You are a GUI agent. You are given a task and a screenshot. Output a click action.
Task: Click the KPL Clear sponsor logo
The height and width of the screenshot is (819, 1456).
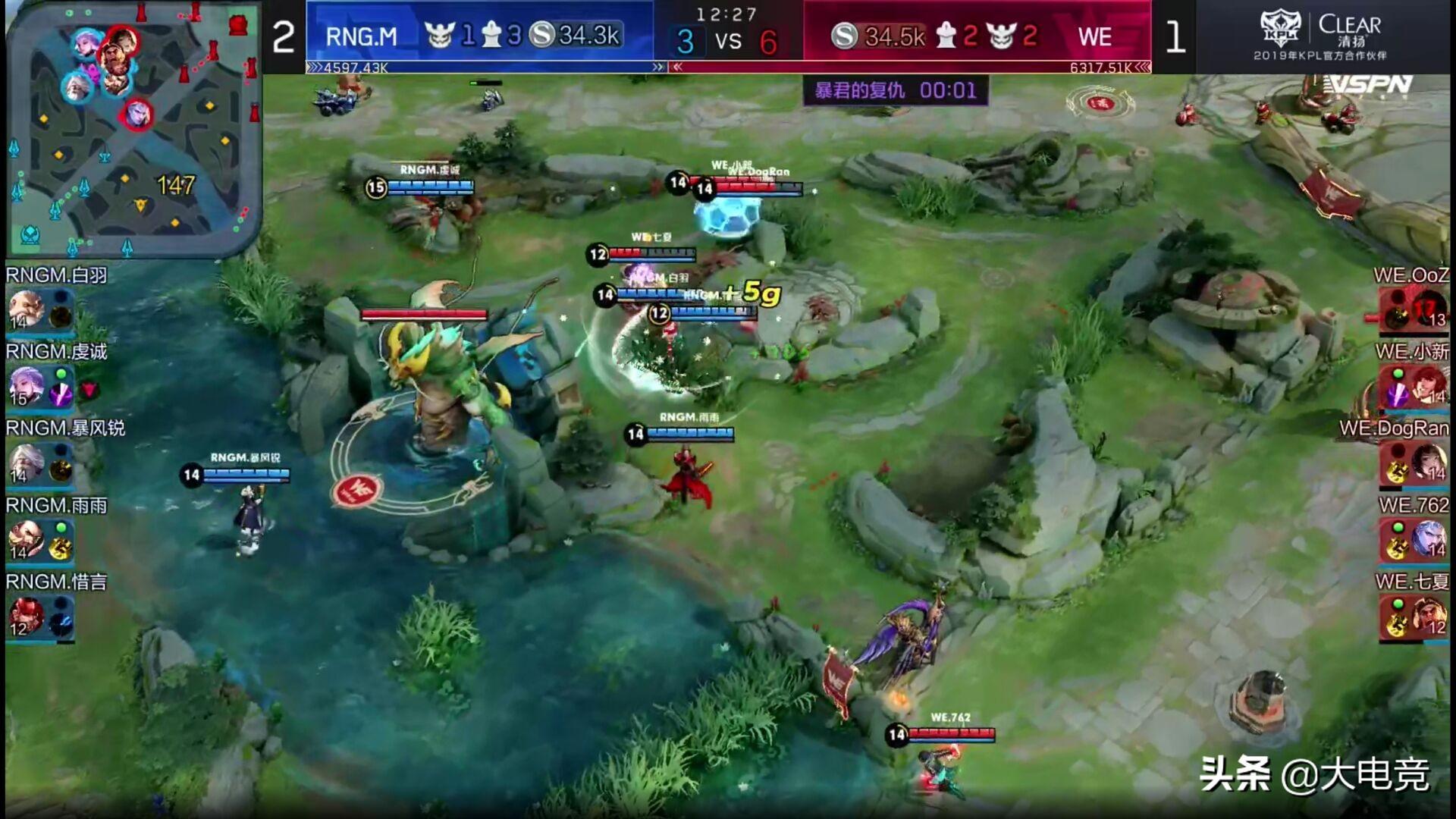tap(1320, 36)
